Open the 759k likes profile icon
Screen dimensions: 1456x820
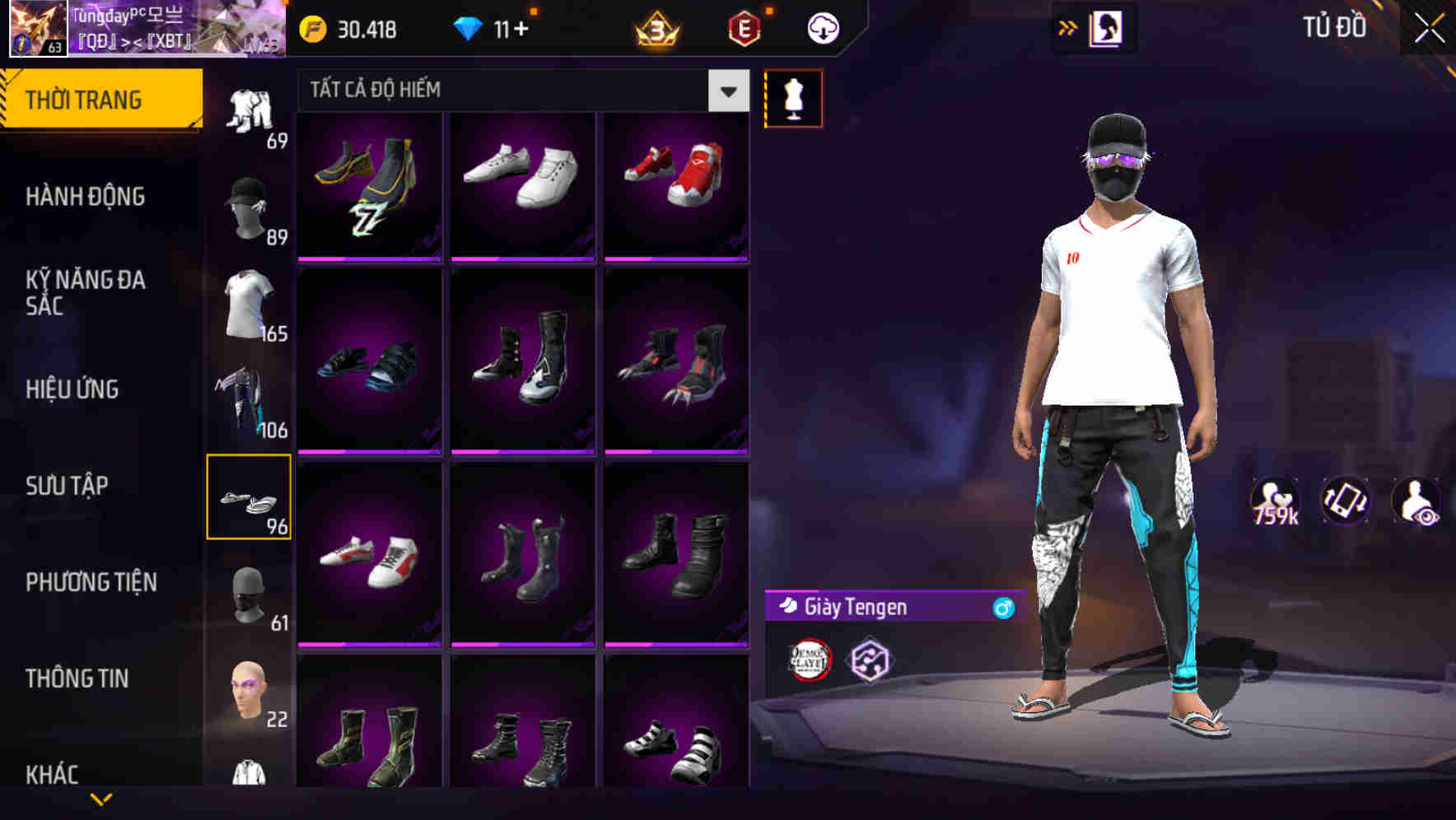tap(1276, 501)
